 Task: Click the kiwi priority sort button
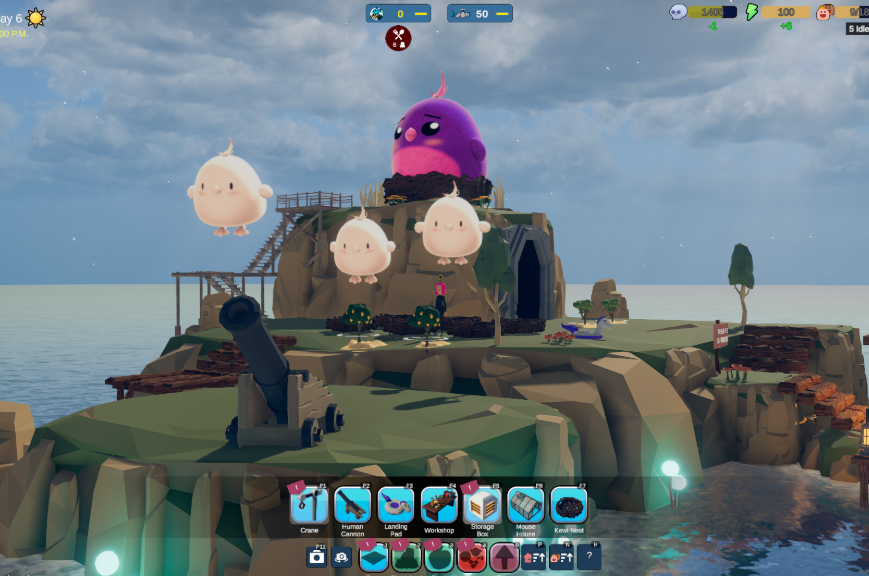tap(561, 557)
